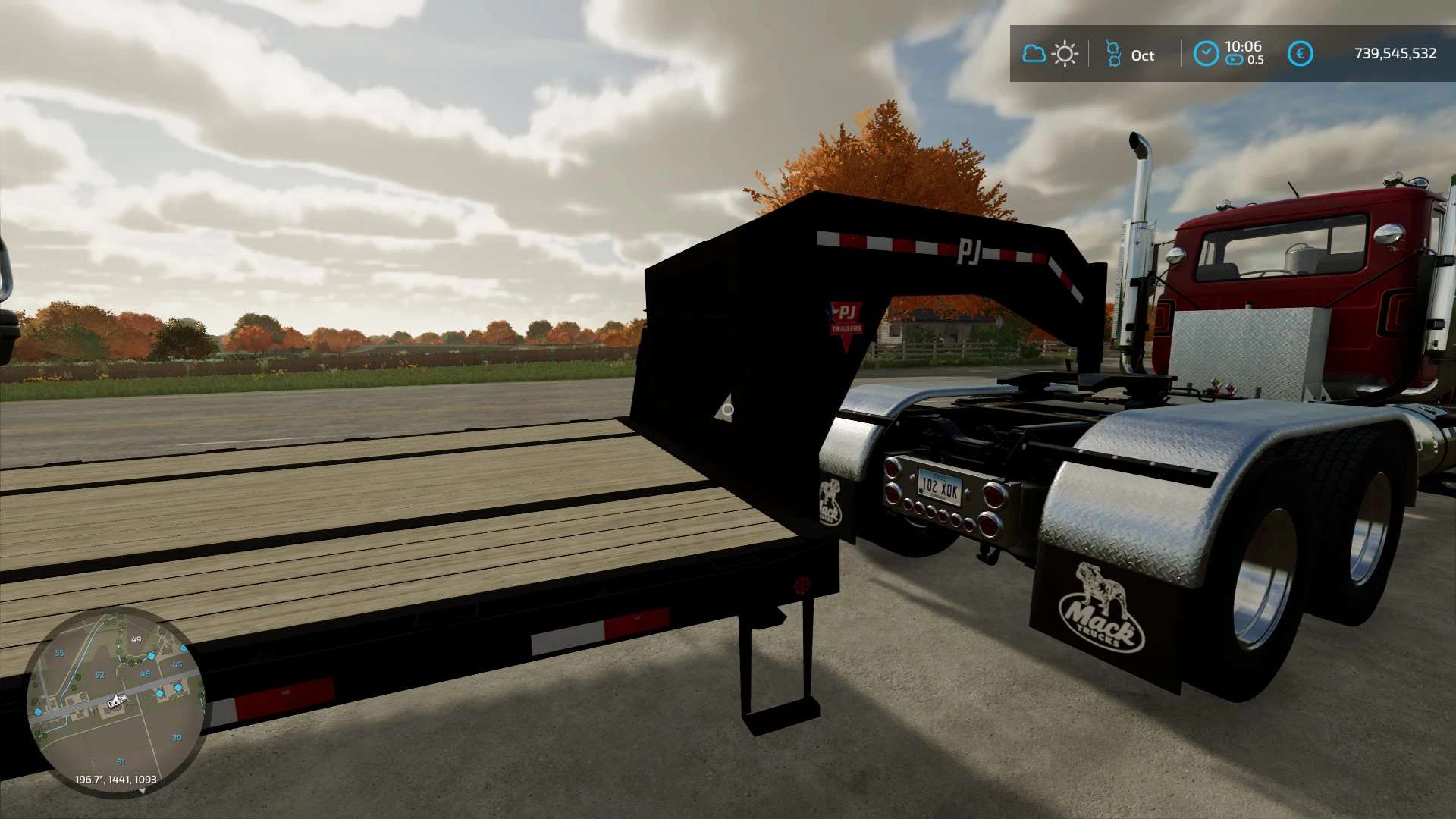Click the euro money icon
Viewport: 1456px width, 819px height.
coord(1300,54)
